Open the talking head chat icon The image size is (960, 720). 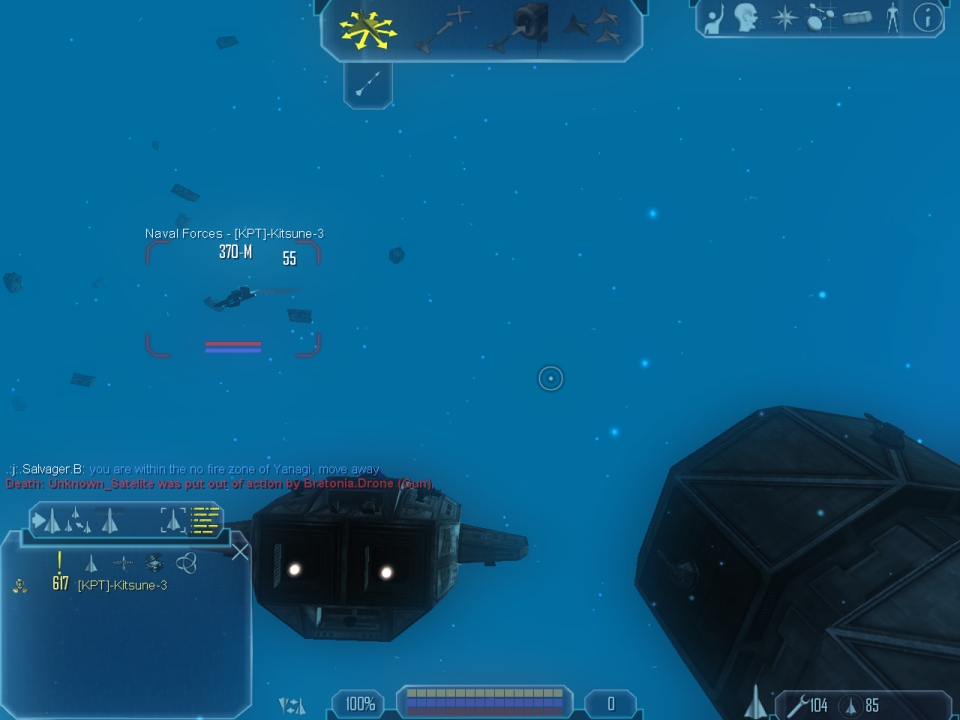[746, 18]
